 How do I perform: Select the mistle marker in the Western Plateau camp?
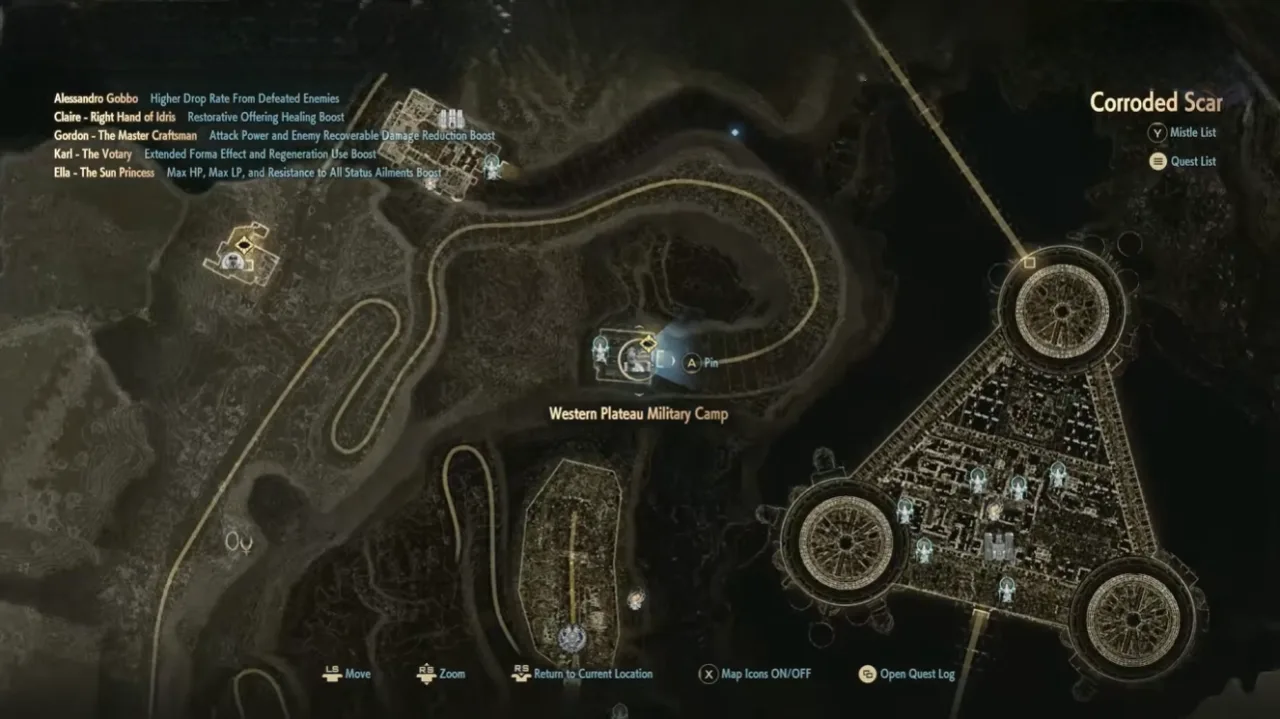600,349
